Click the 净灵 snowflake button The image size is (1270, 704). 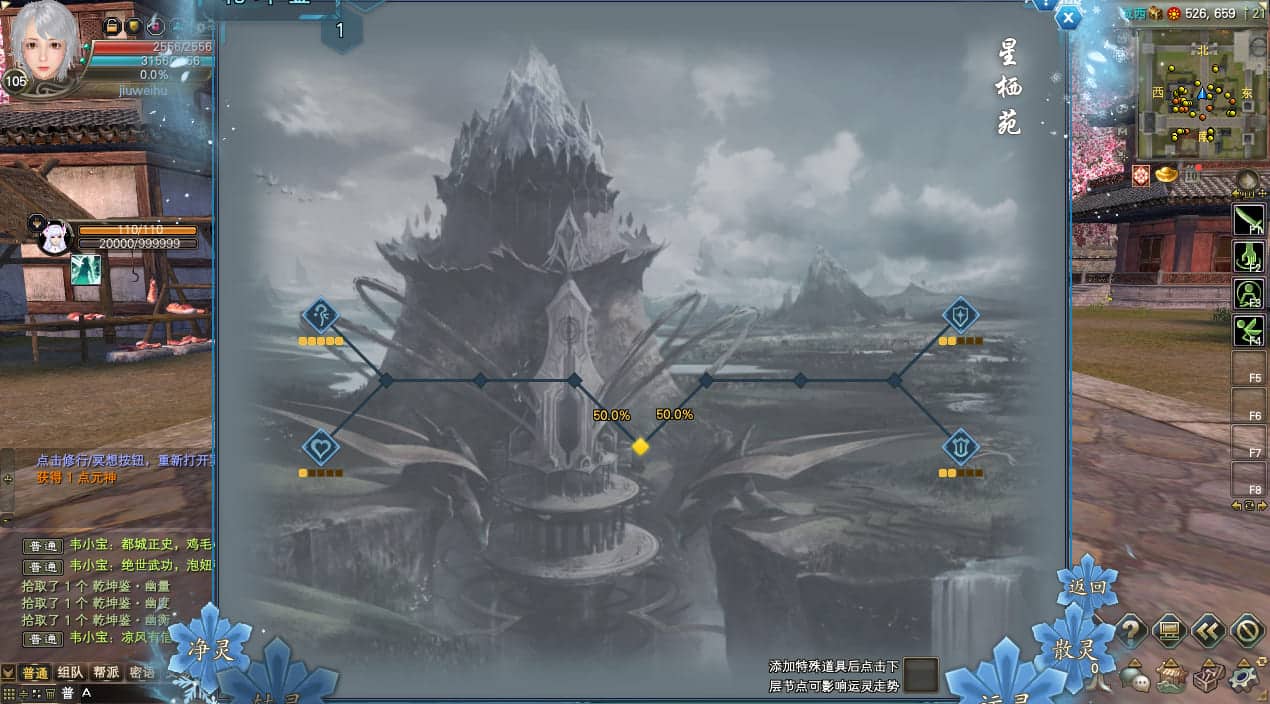pos(208,649)
